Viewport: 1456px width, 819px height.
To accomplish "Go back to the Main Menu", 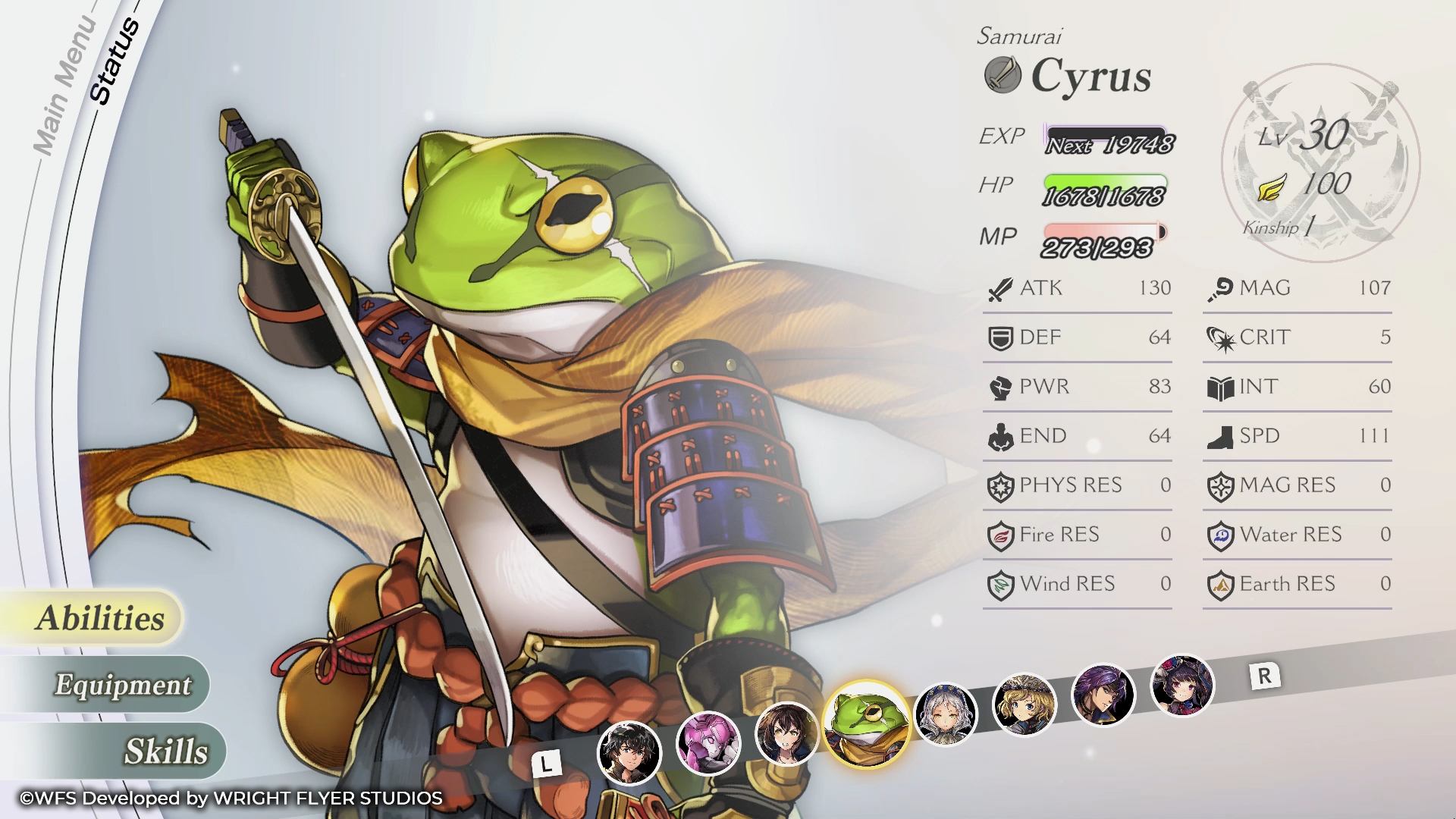I will [x=65, y=85].
